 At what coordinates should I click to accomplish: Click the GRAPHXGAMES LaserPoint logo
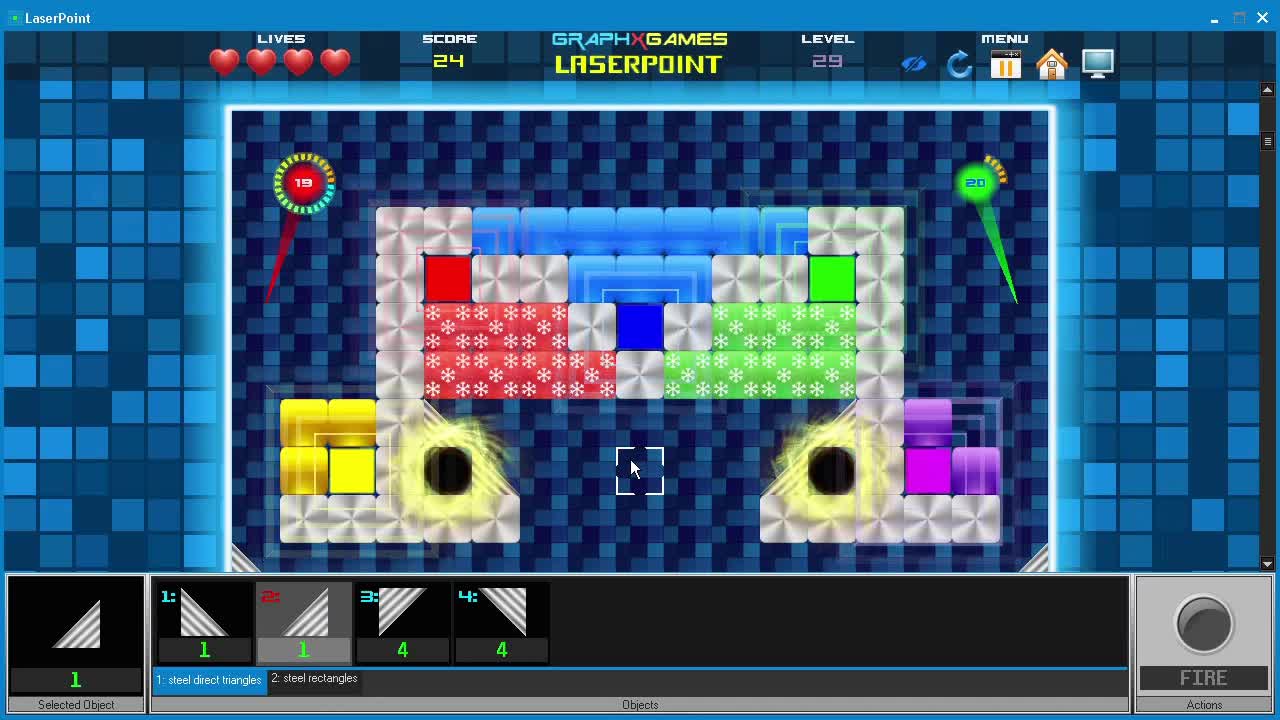pyautogui.click(x=639, y=53)
